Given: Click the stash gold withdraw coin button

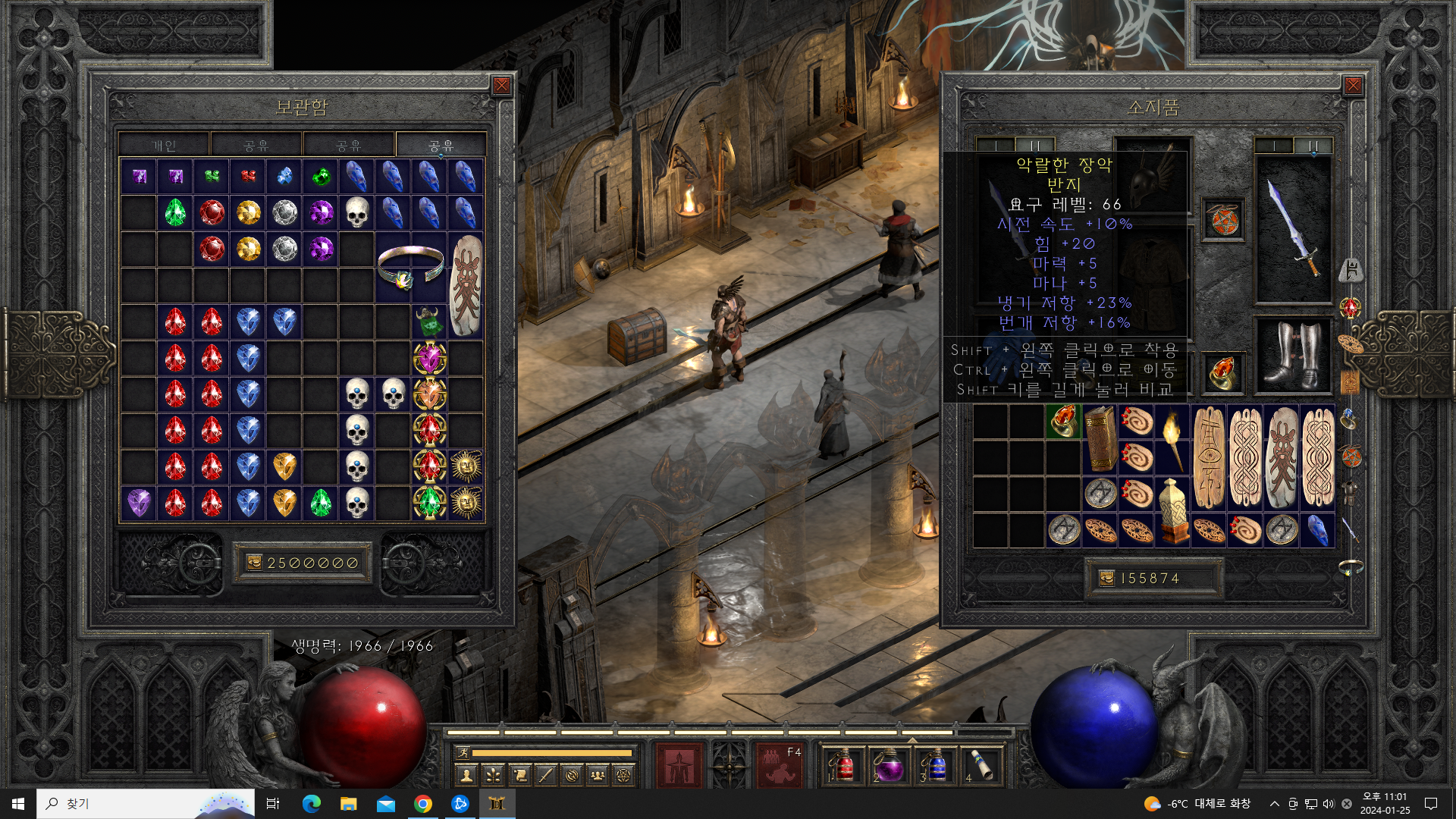Looking at the screenshot, I should [254, 563].
